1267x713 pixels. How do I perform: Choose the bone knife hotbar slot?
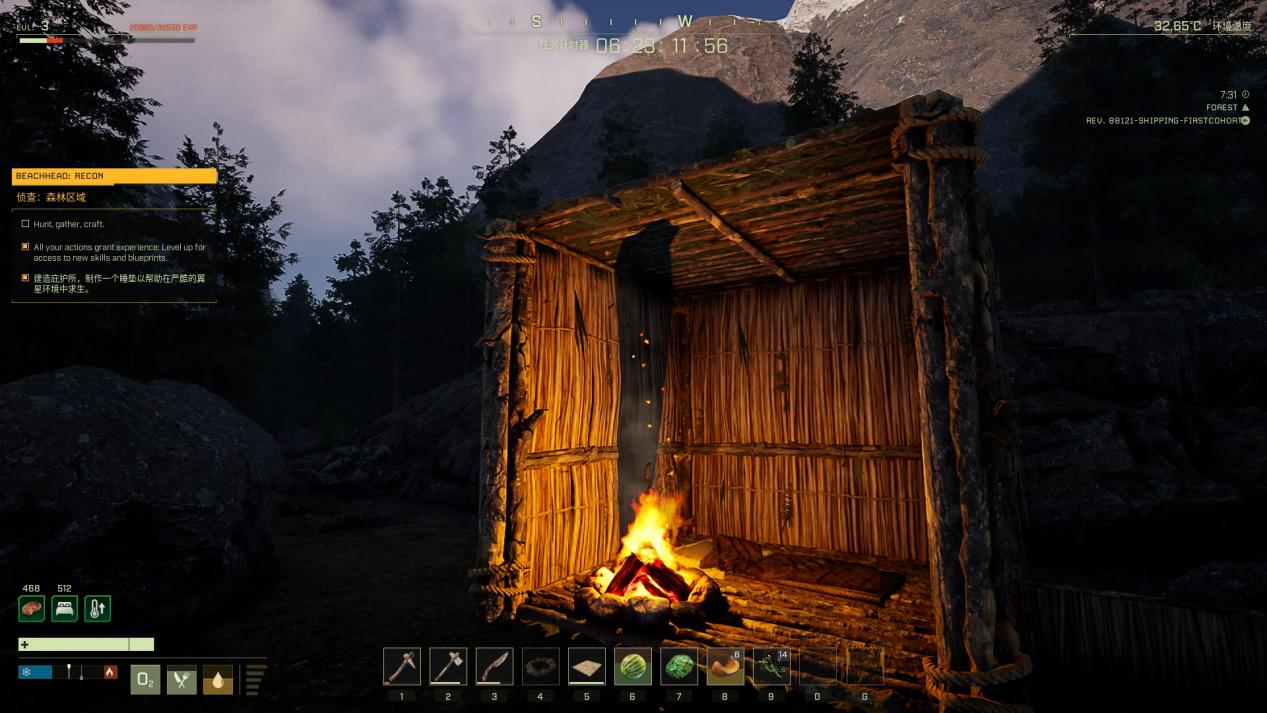(x=494, y=666)
